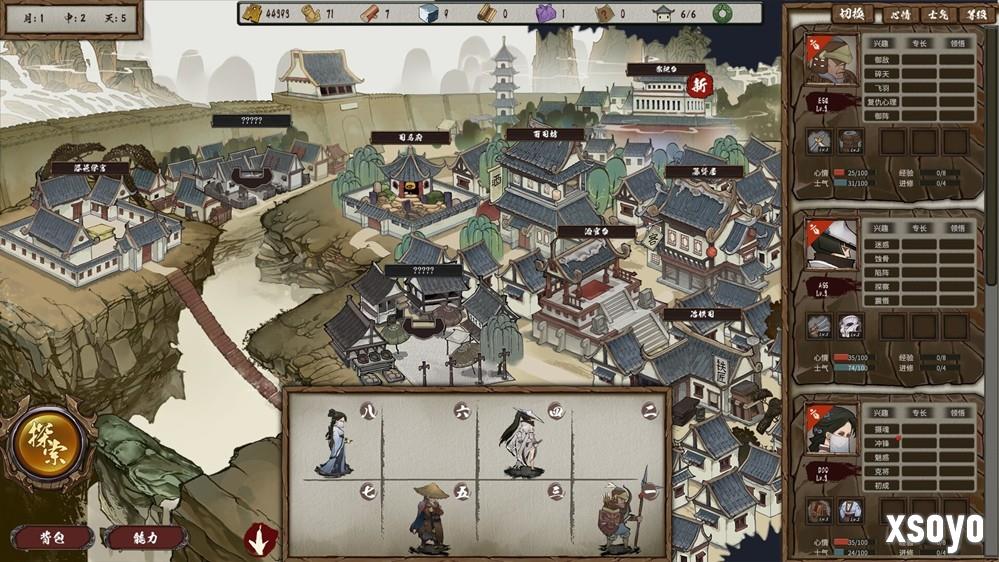The image size is (999, 562).
Task: Open the 领悟 insight column of the second character
Action: coord(958,228)
